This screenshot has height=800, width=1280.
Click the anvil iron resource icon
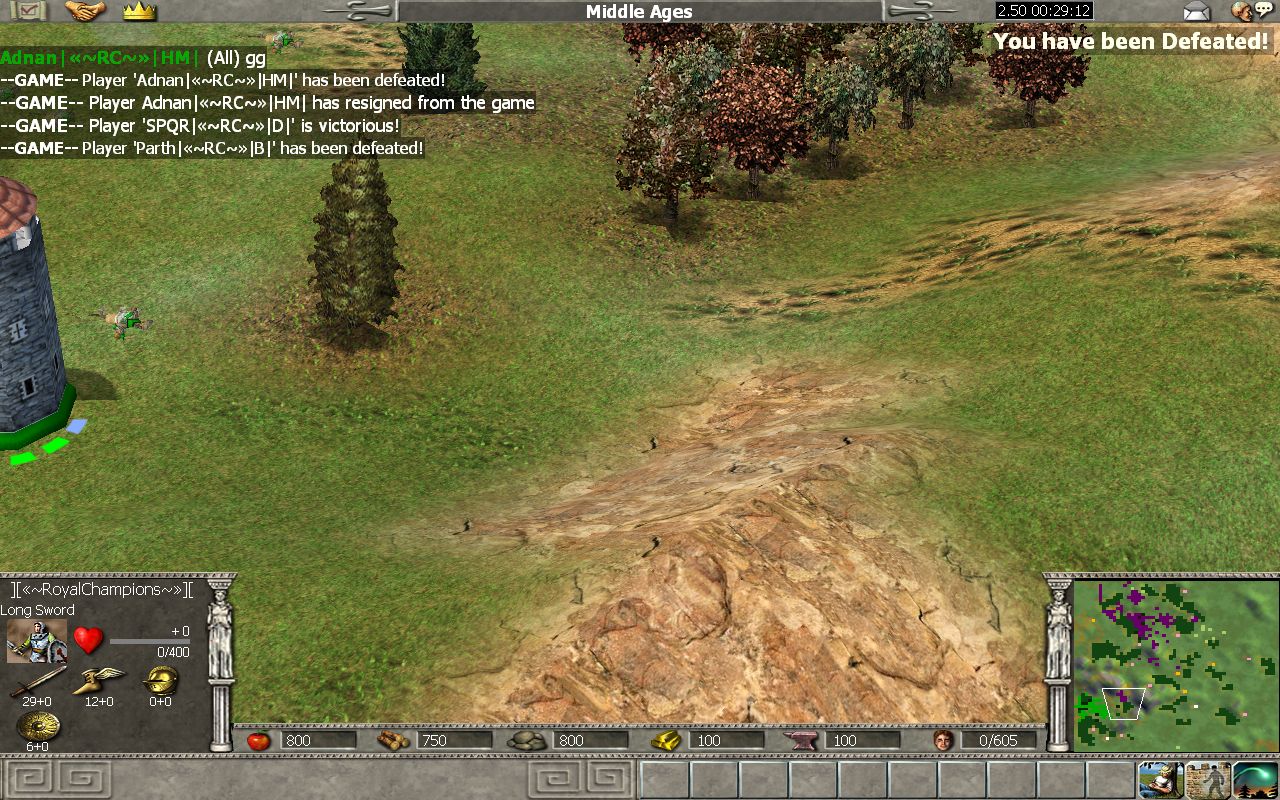[x=803, y=740]
